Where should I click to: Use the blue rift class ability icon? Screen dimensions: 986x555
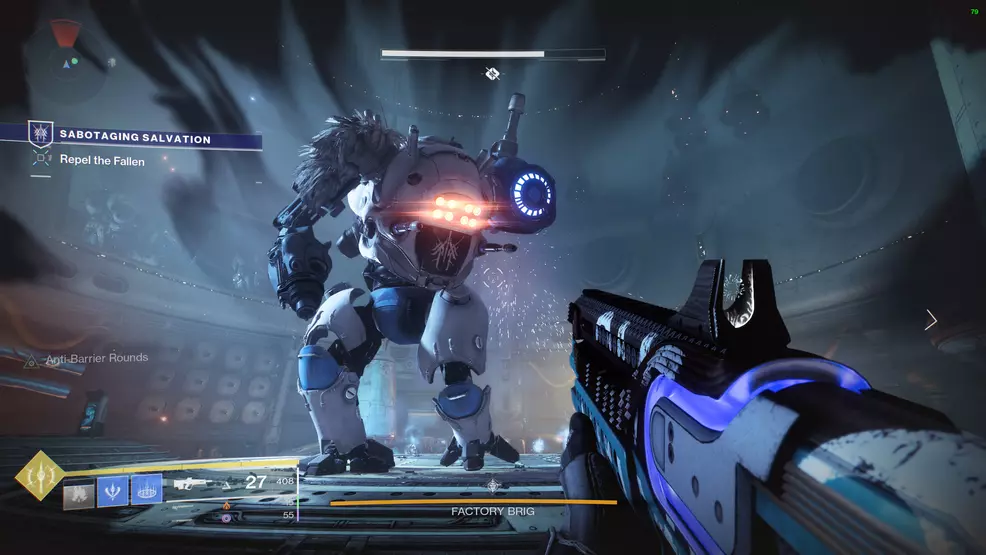[x=145, y=490]
